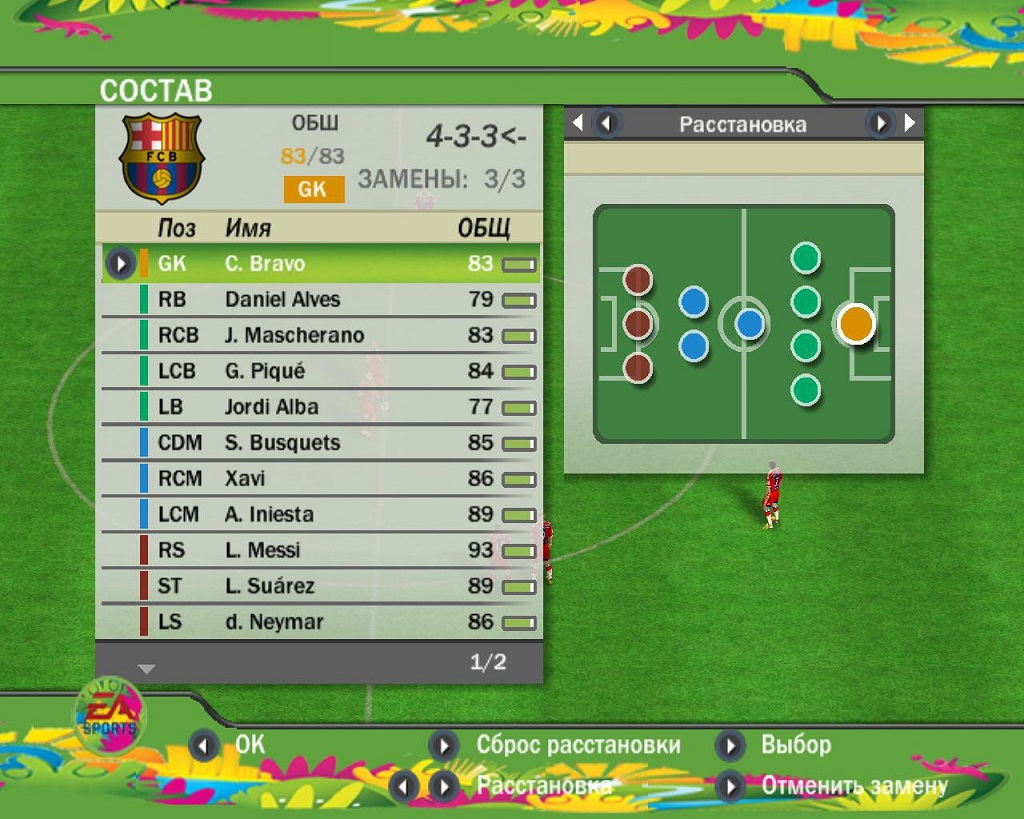Click white right arrow beside Расстановка header
Screen dimensions: 1024x819
(910, 123)
